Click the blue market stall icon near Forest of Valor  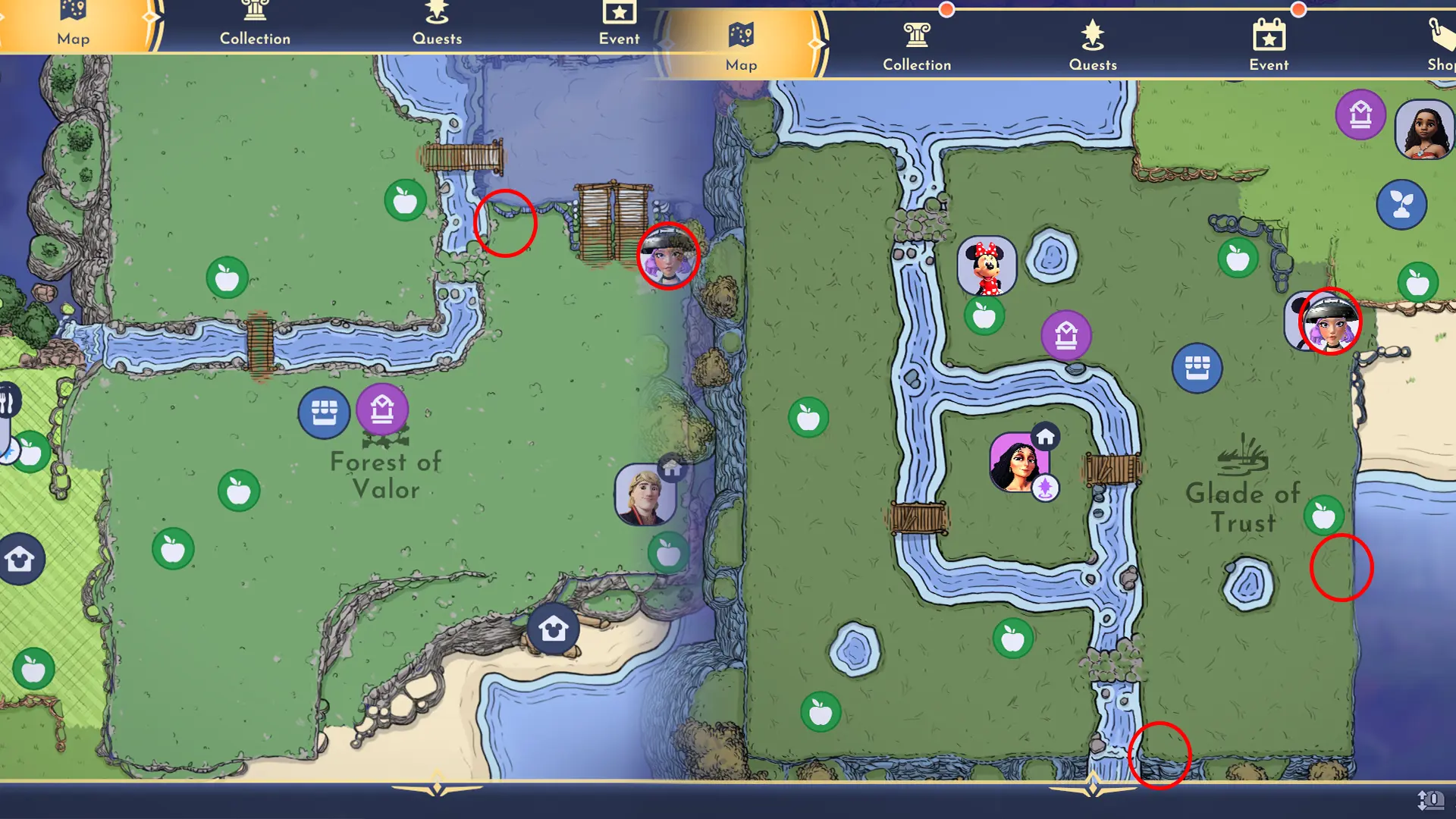[325, 413]
